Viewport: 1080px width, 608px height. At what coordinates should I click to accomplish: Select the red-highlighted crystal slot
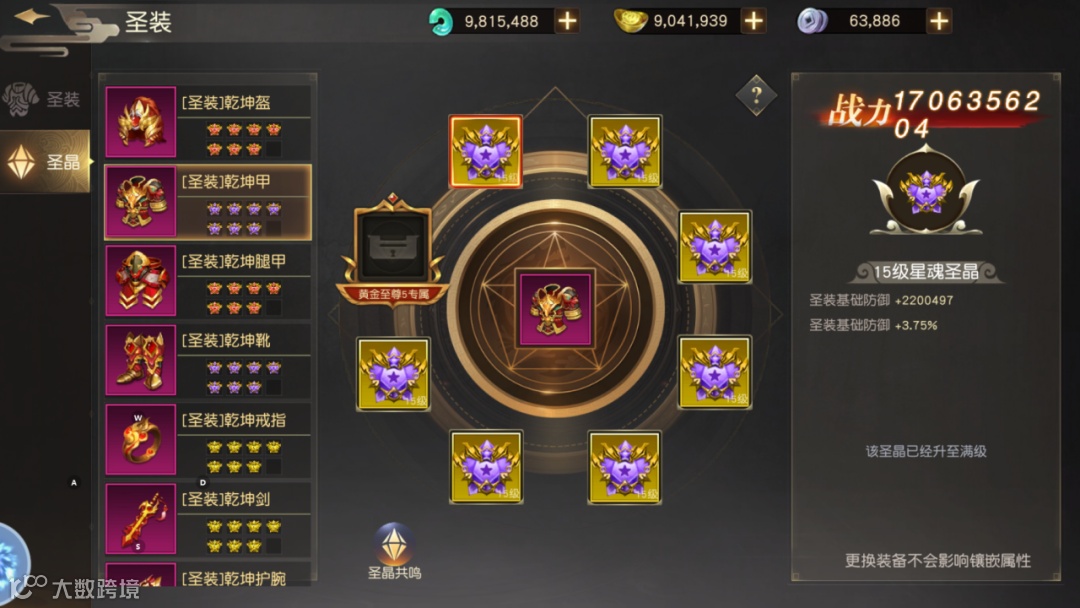click(485, 152)
